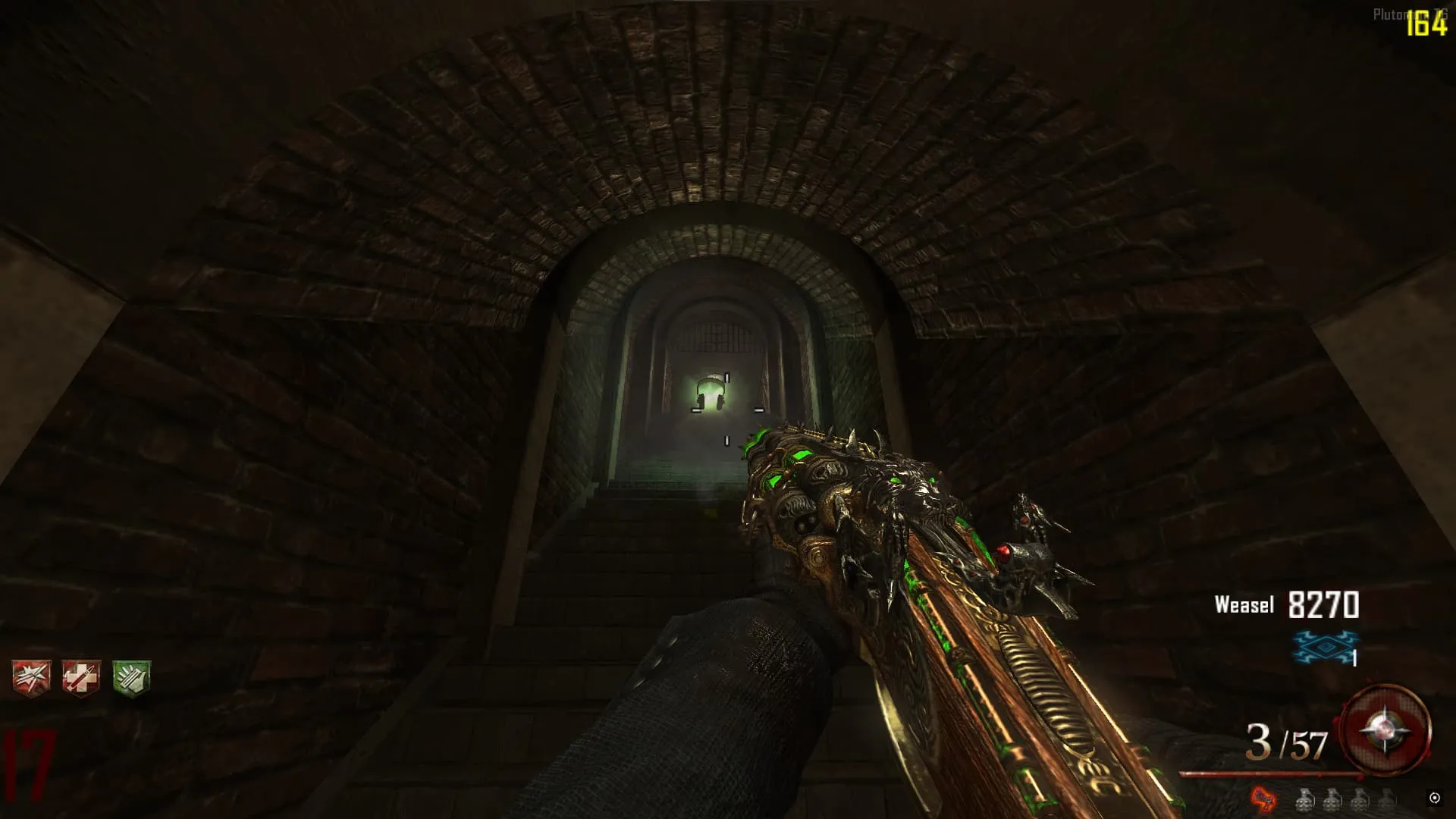
Task: Click the small white target circle icon
Action: click(1434, 797)
